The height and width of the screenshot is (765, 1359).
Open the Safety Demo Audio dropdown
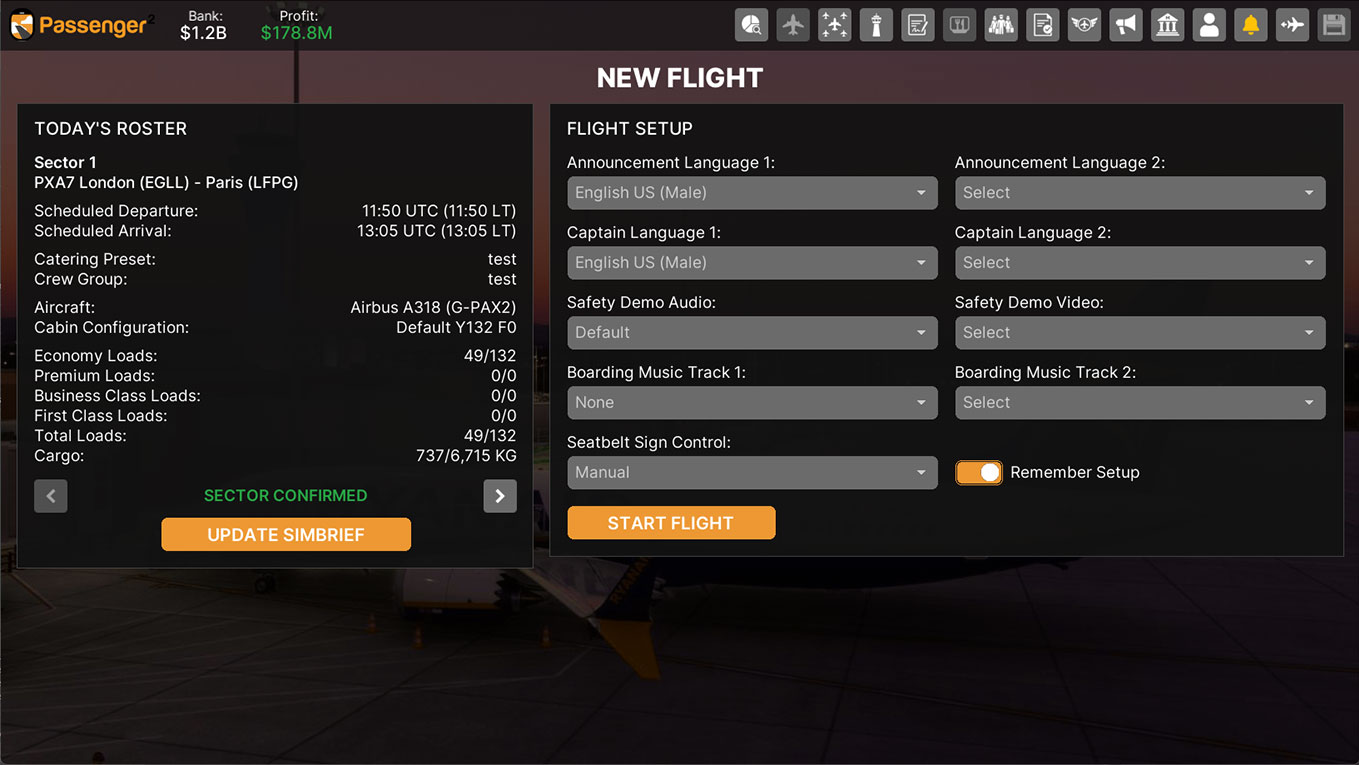pyautogui.click(x=752, y=333)
